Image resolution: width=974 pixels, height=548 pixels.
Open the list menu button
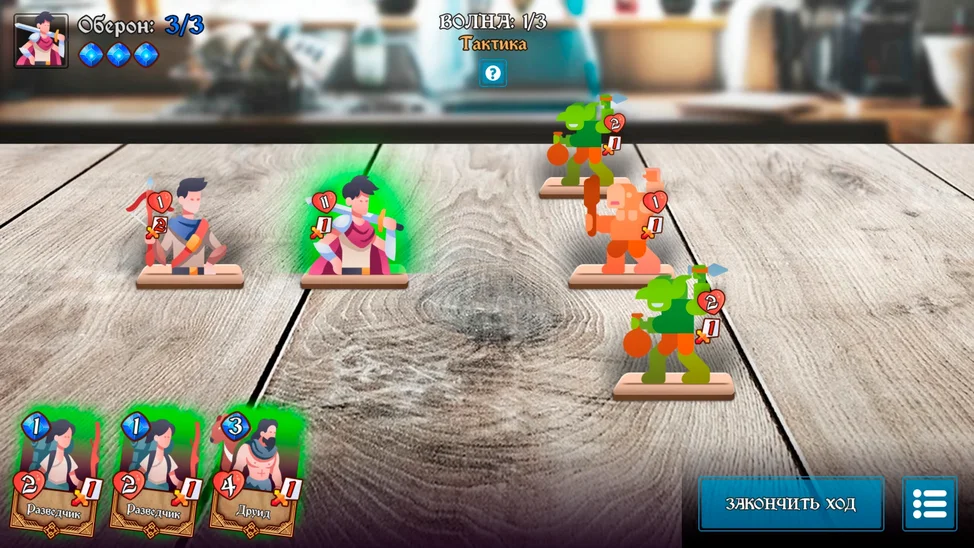coord(929,503)
